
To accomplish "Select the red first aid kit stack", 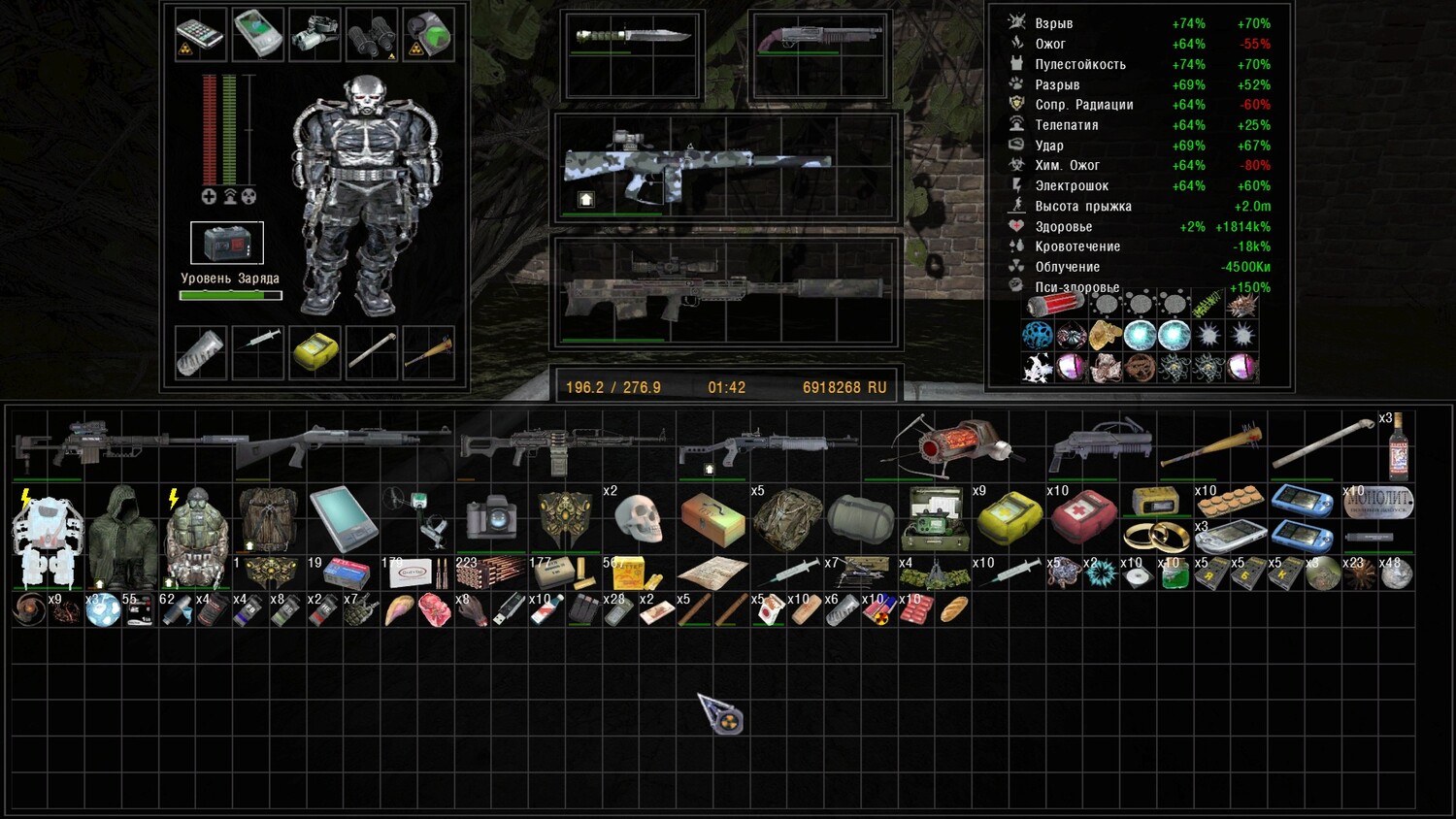I will pyautogui.click(x=1082, y=515).
